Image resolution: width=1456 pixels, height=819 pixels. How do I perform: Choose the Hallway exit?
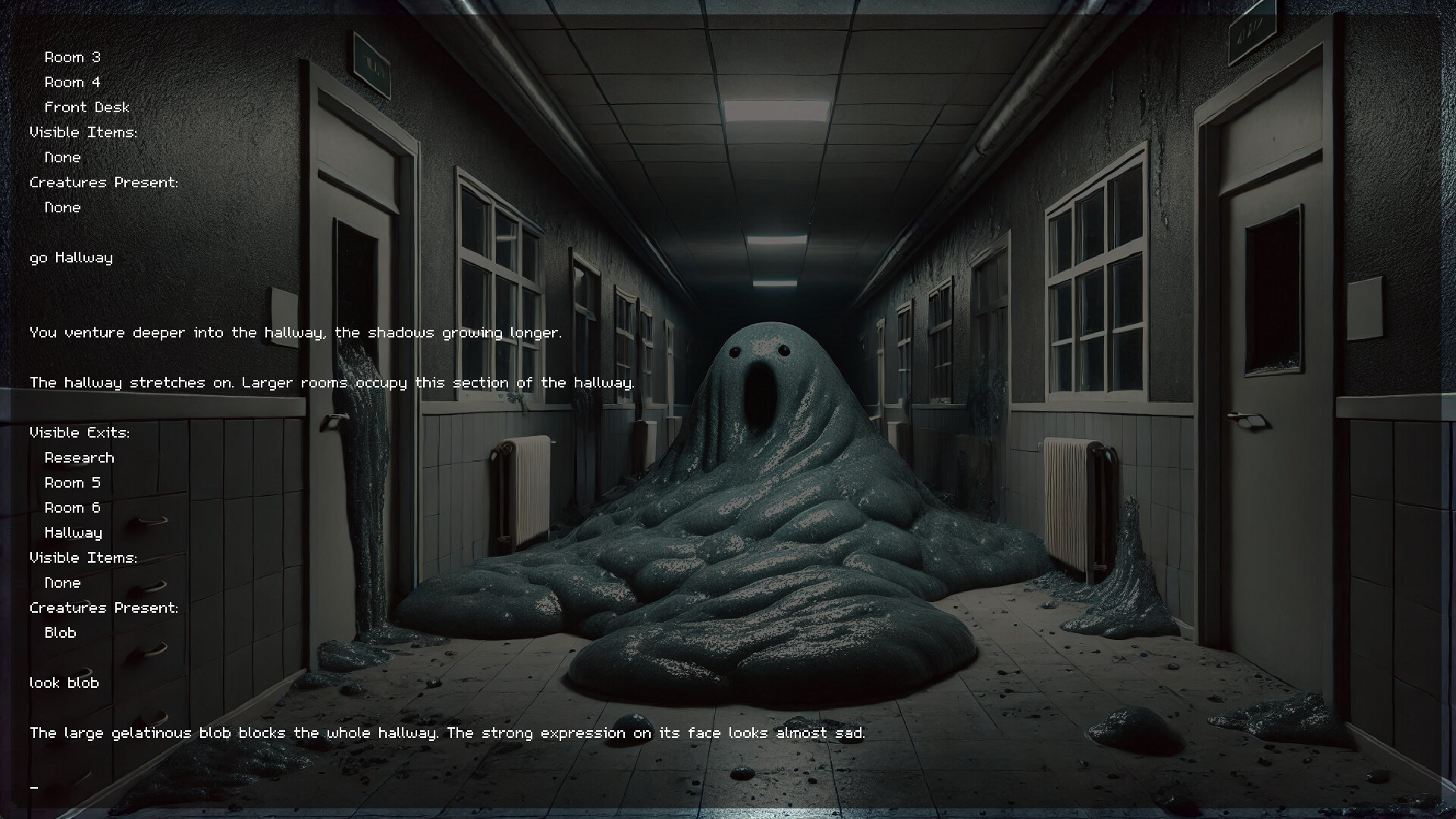[73, 532]
